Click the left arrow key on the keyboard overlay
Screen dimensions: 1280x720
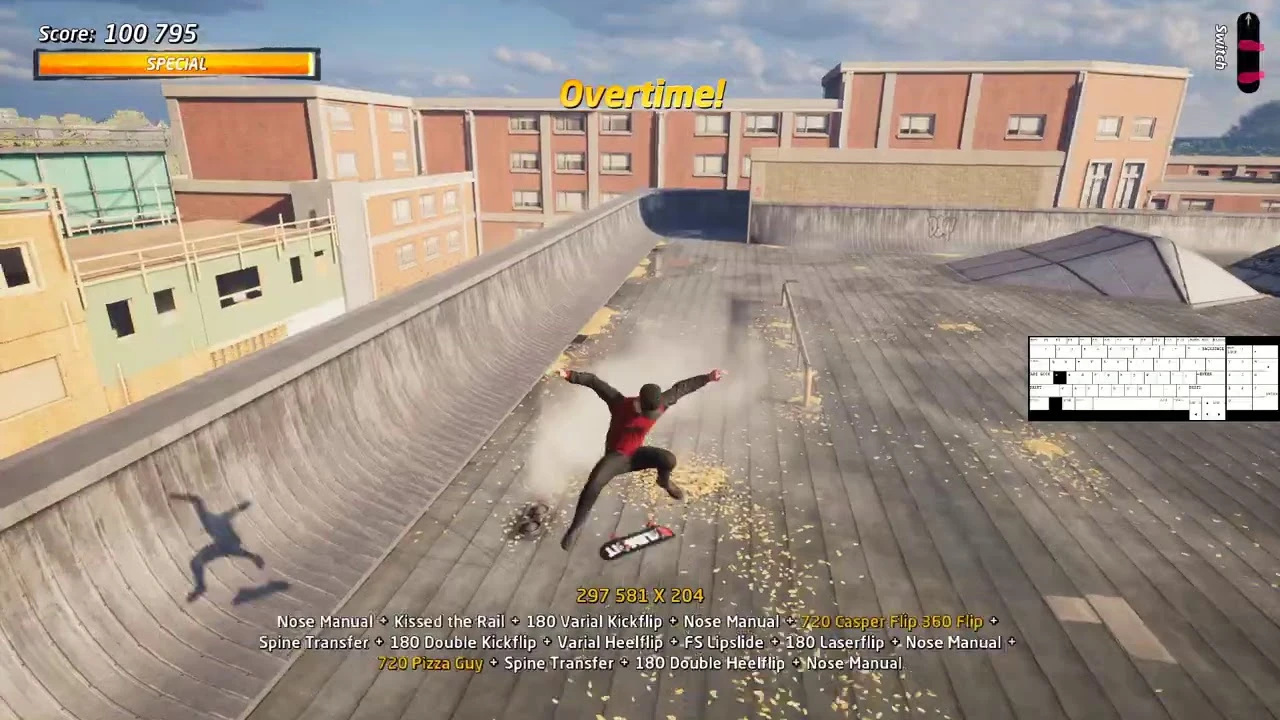coord(1195,414)
